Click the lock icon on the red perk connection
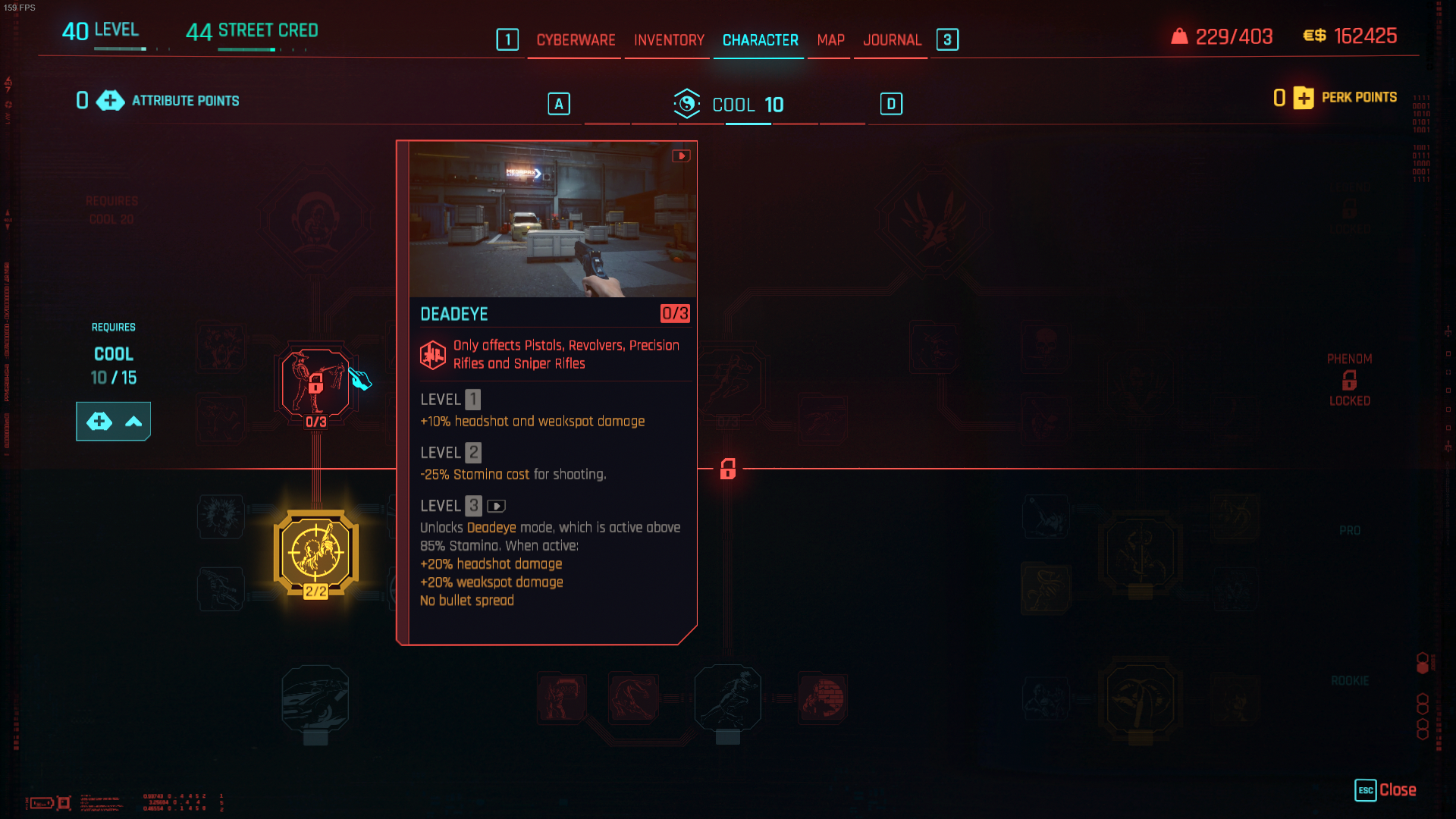The width and height of the screenshot is (1456, 819). pyautogui.click(x=727, y=469)
